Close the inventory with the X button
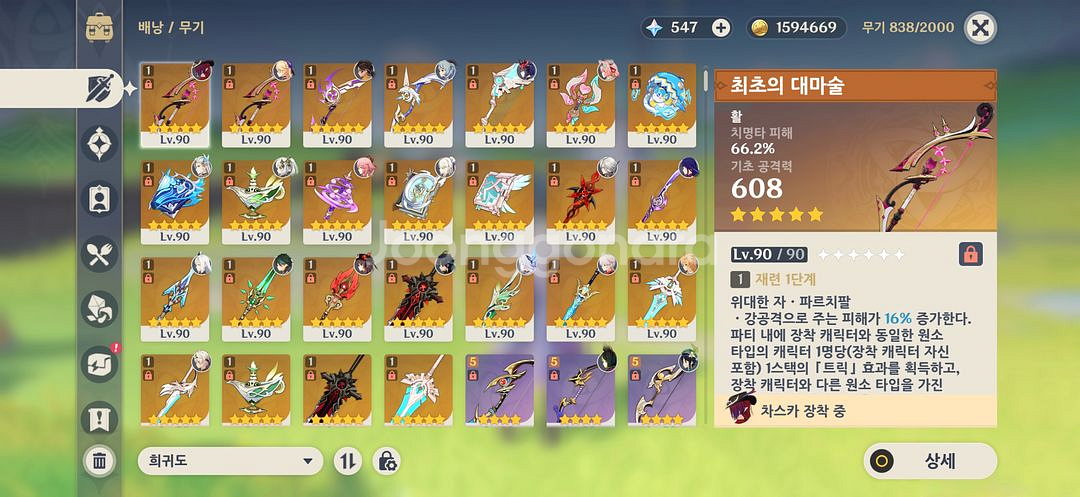 click(980, 27)
